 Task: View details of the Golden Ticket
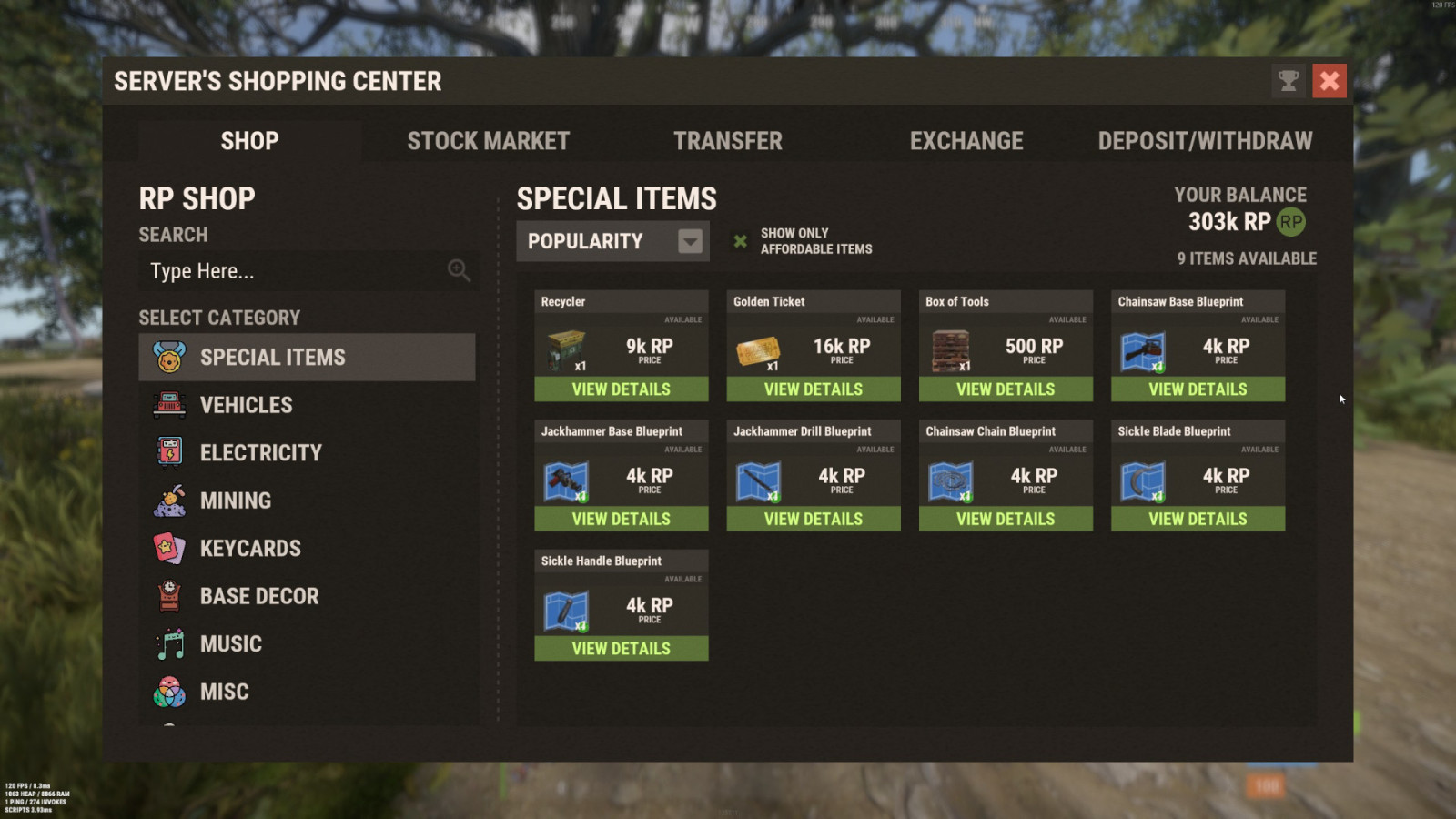click(x=813, y=389)
